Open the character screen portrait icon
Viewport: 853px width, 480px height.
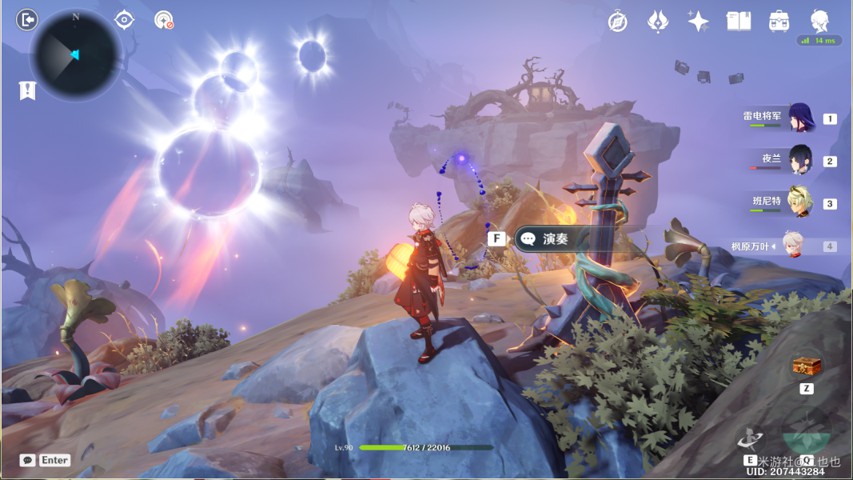[x=819, y=20]
